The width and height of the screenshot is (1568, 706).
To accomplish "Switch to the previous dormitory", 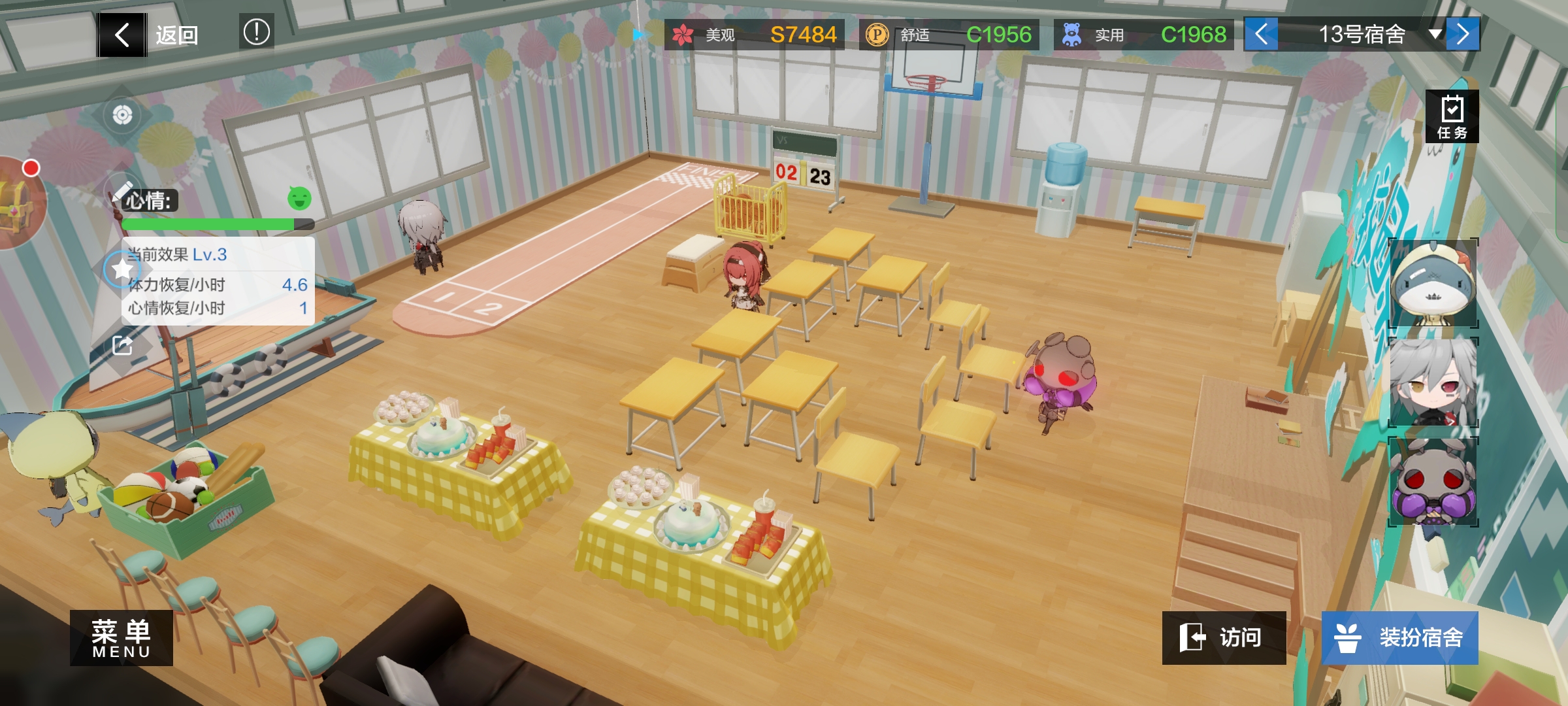I will point(1261,34).
